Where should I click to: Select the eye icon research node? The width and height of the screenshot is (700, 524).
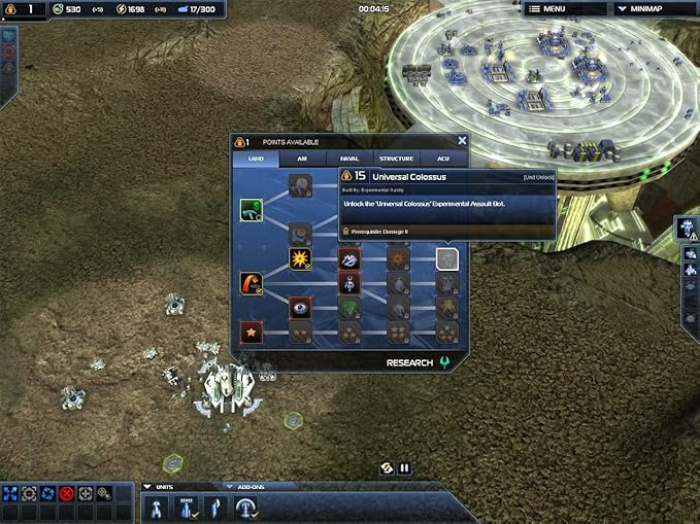tap(300, 307)
